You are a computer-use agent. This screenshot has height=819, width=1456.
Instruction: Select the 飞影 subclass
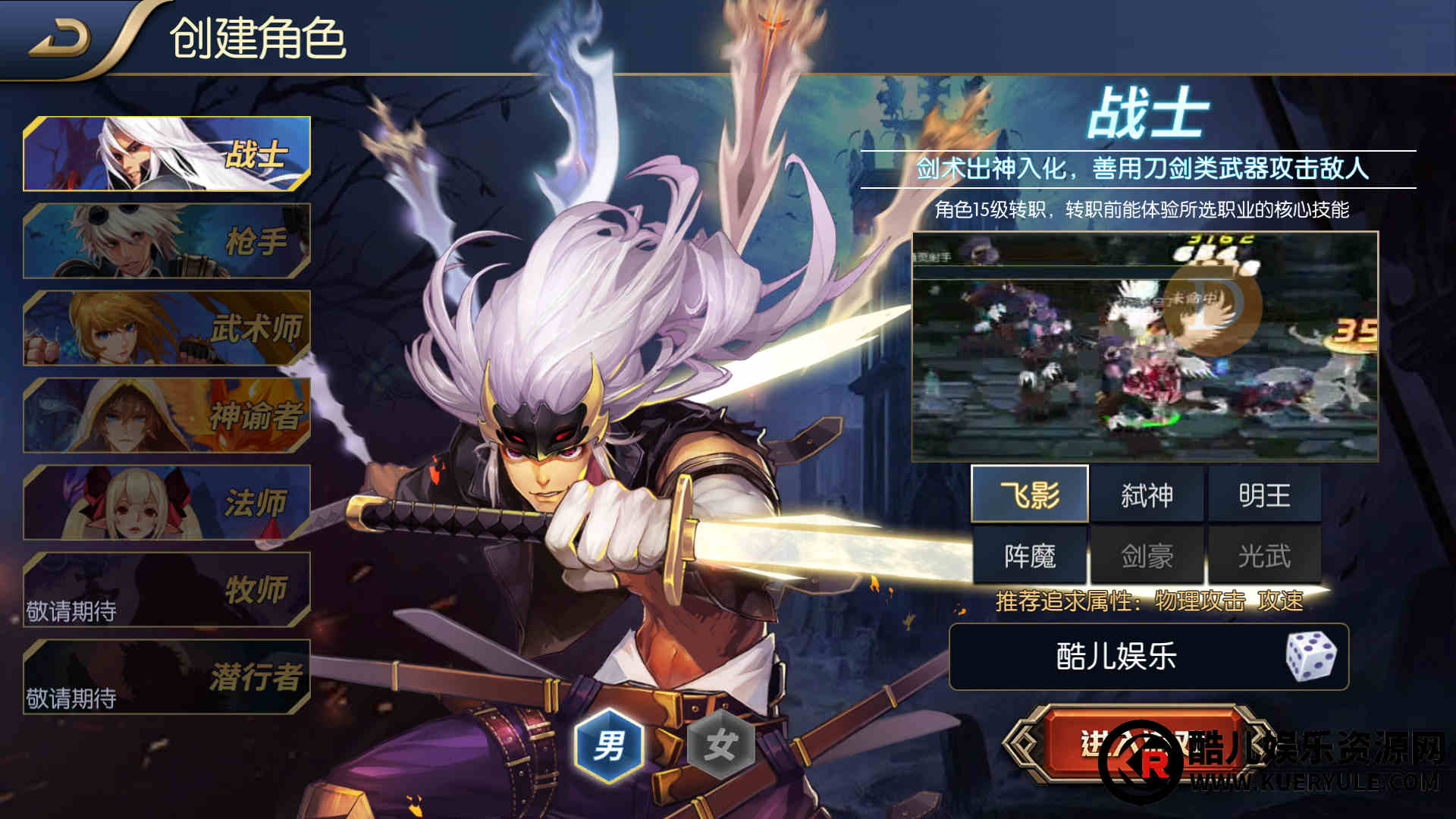(x=1030, y=495)
